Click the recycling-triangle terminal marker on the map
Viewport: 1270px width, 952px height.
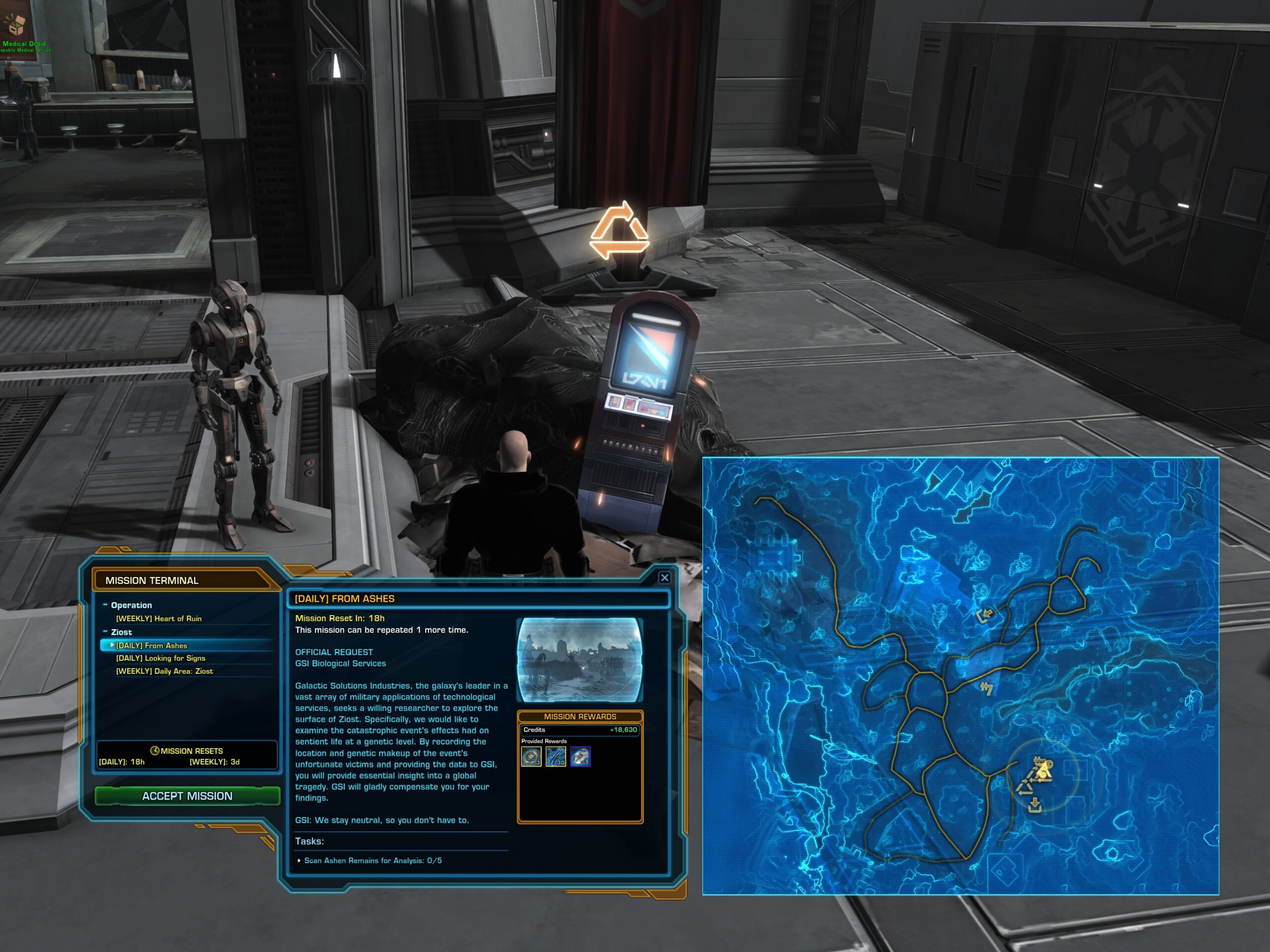tap(1025, 787)
